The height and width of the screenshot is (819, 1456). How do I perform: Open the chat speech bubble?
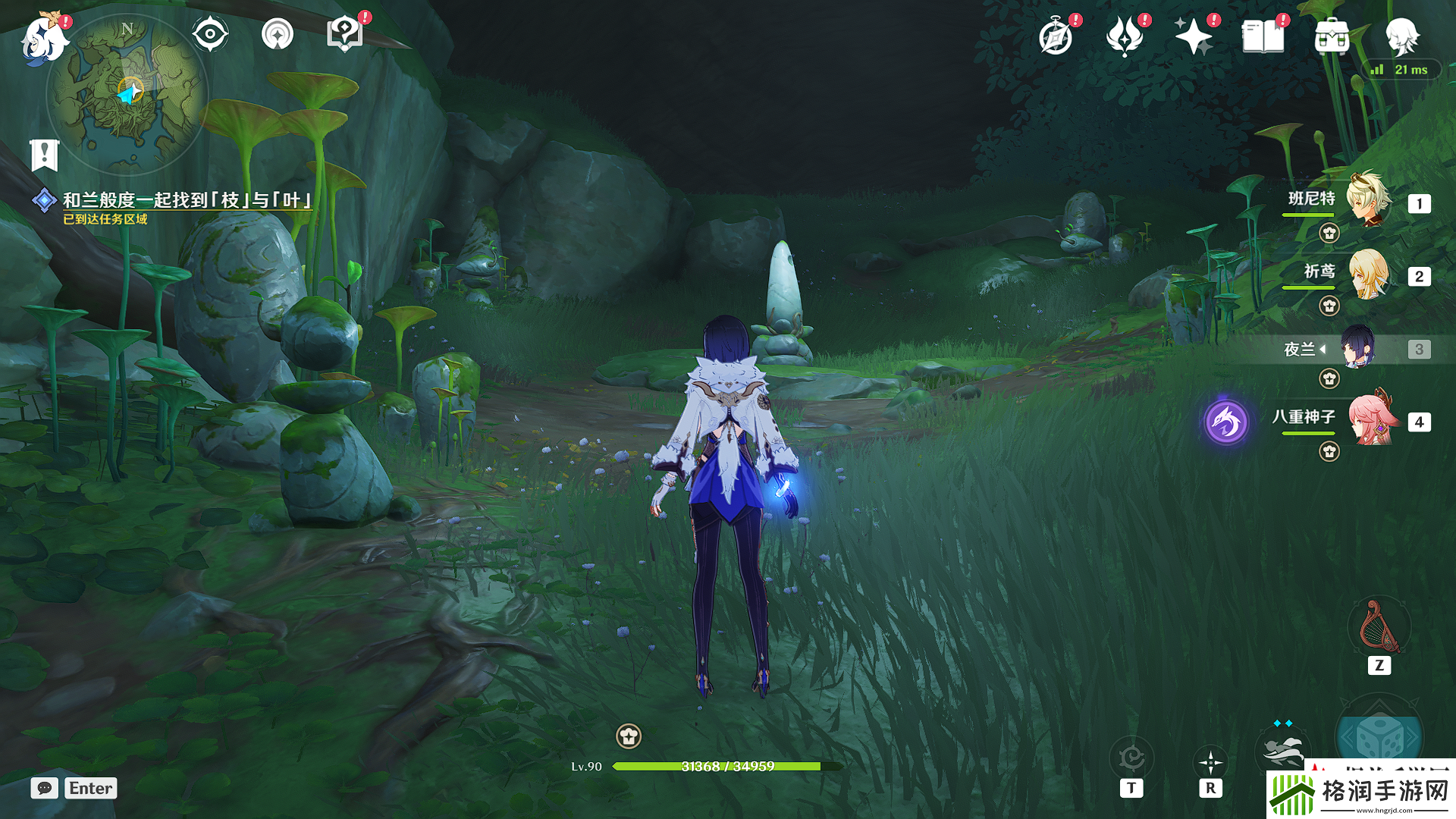pyautogui.click(x=45, y=788)
